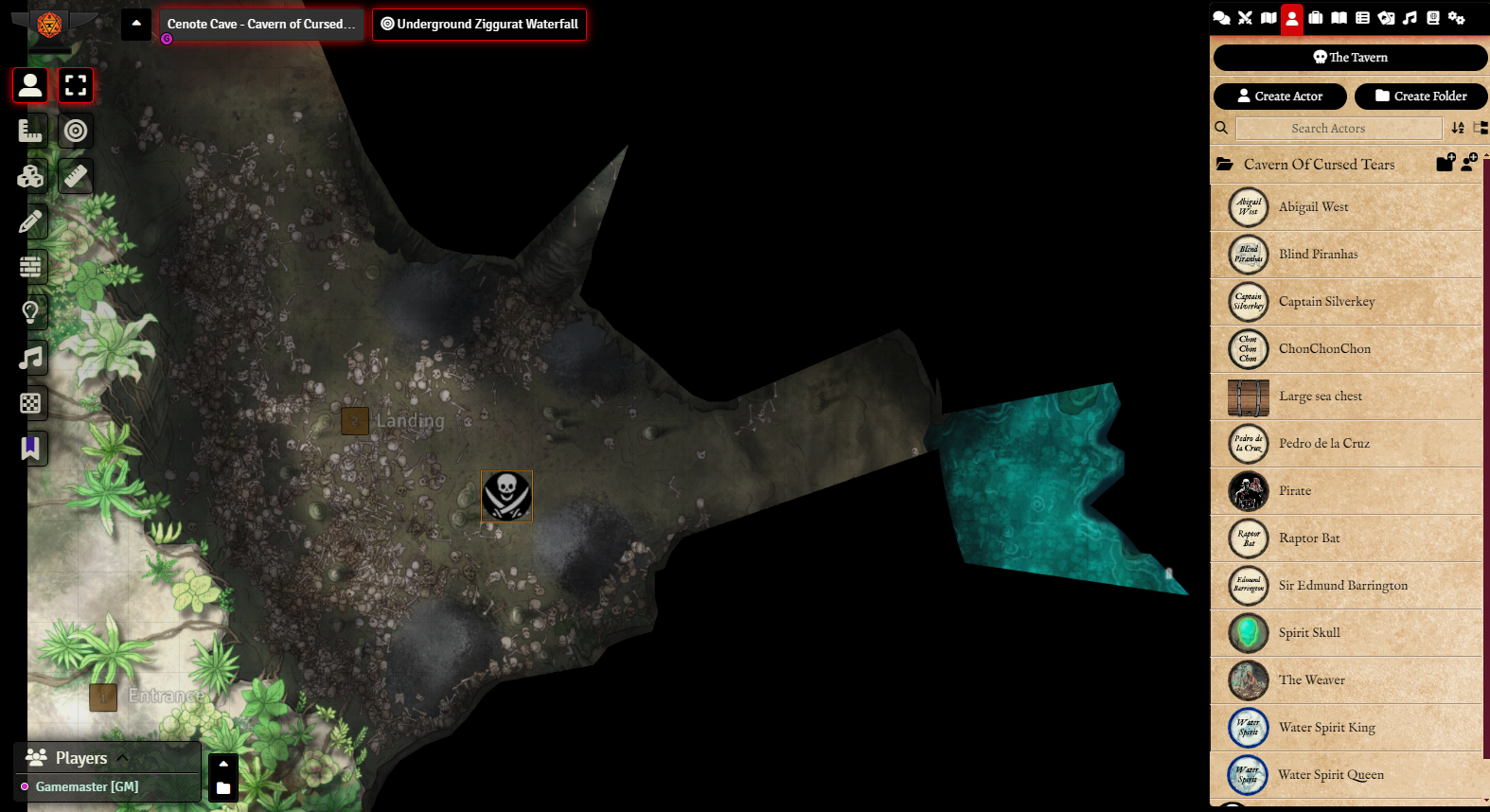Switch to Underground Ziggurat Waterfall scene
This screenshot has height=812, width=1490.
479,25
